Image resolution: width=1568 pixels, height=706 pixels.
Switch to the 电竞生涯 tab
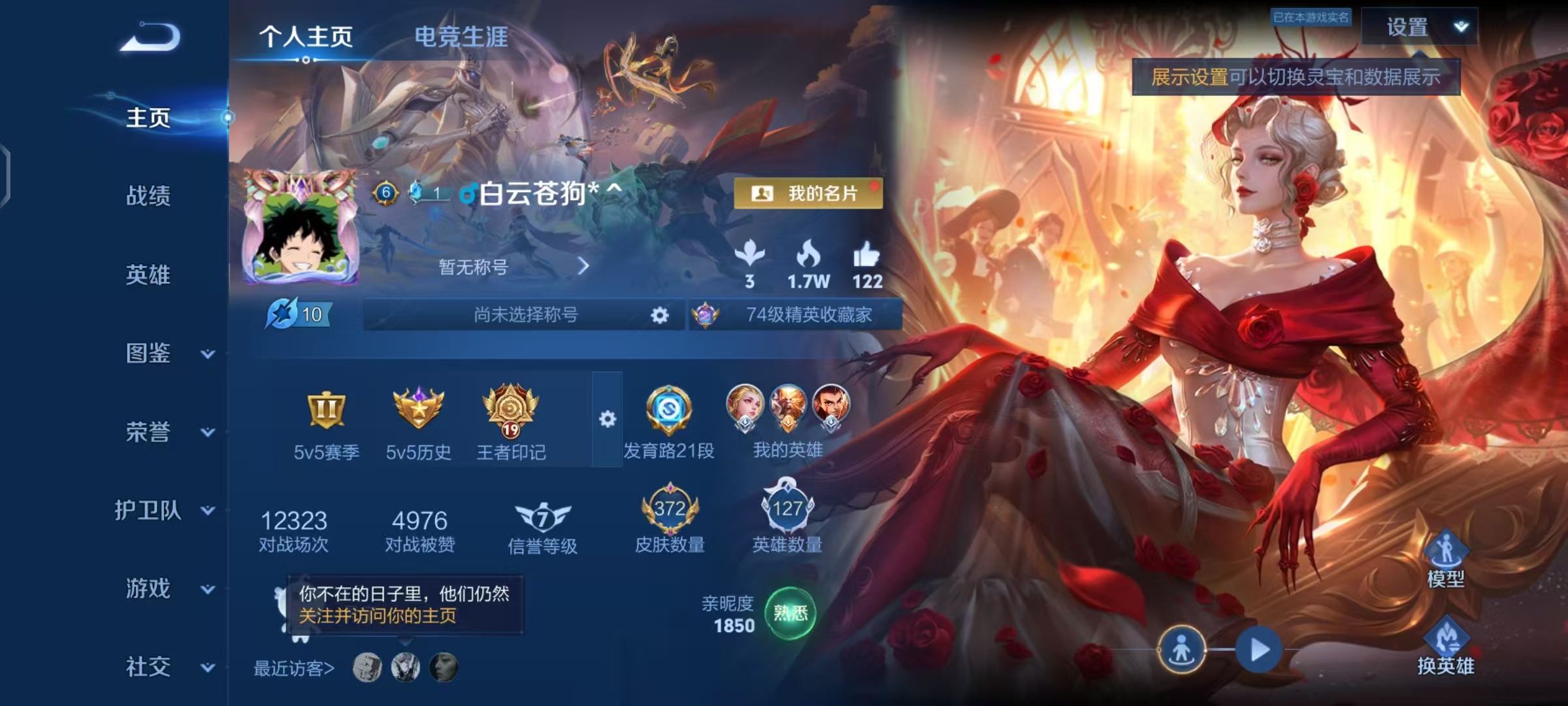[x=461, y=37]
